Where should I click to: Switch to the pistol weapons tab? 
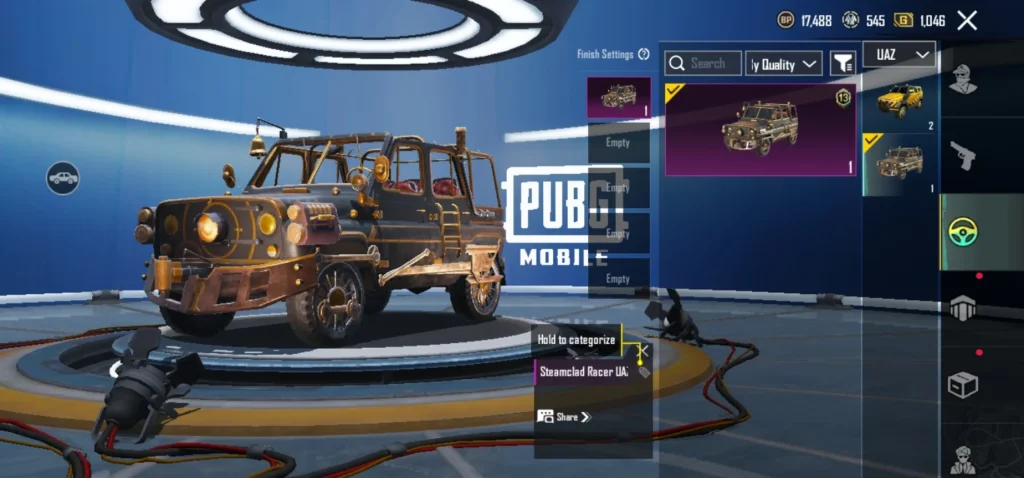pyautogui.click(x=963, y=155)
